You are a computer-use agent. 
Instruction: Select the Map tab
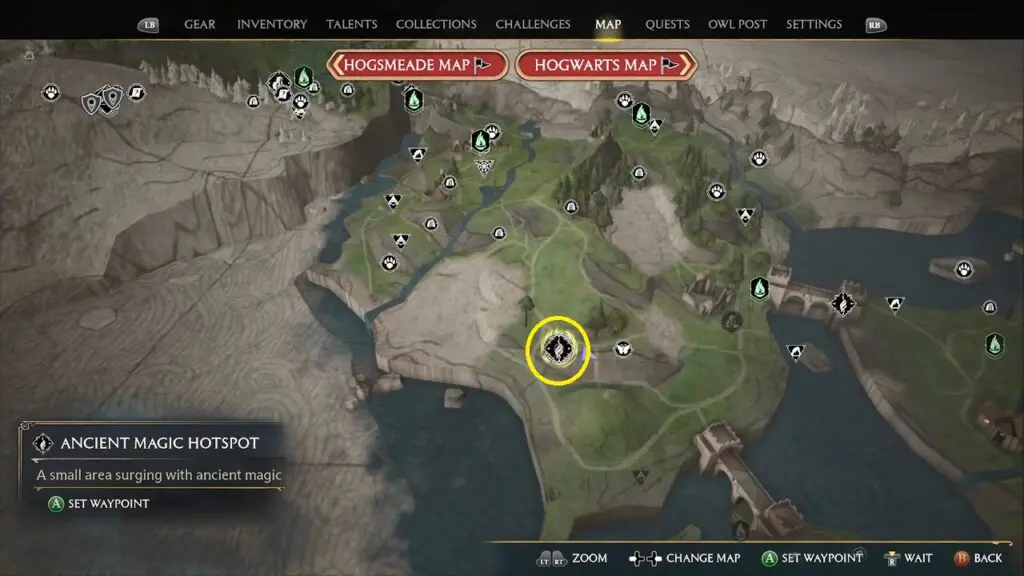(608, 24)
